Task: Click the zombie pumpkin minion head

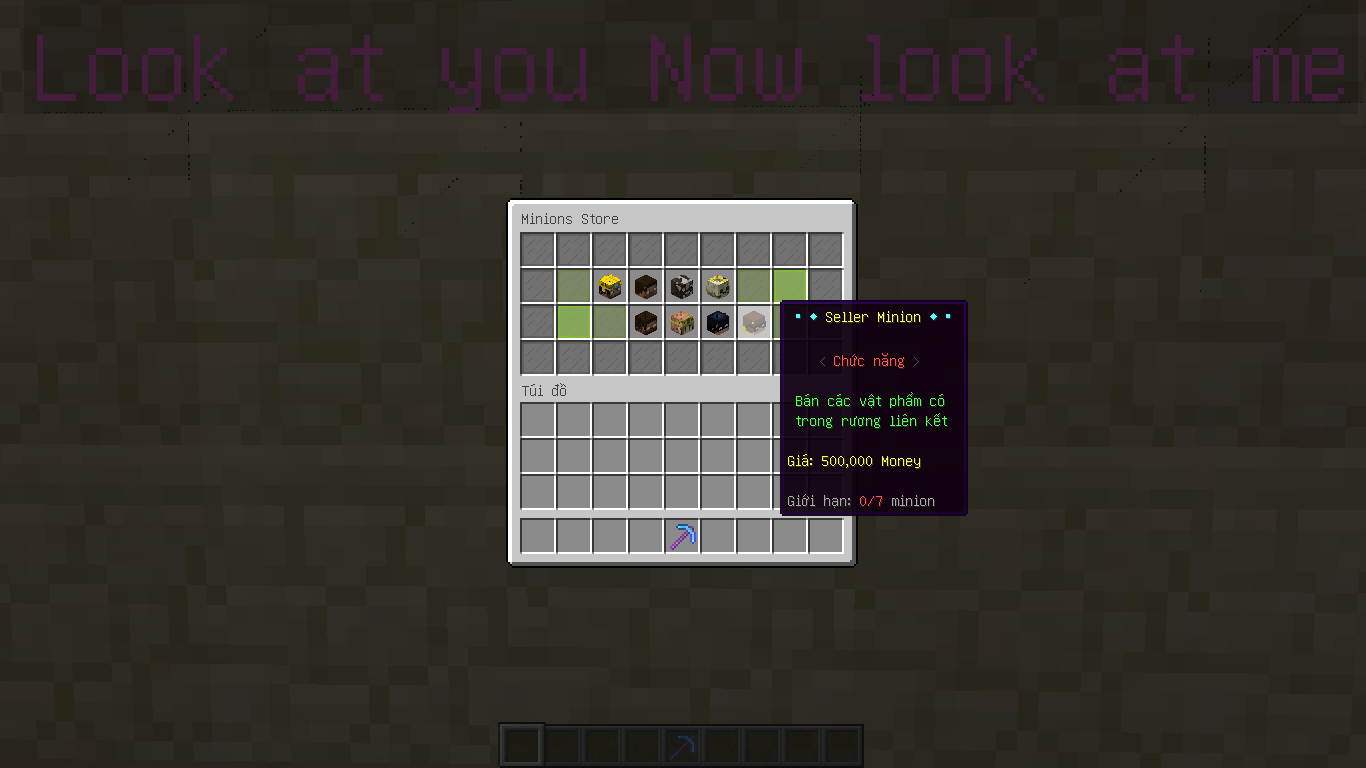Action: (x=717, y=286)
